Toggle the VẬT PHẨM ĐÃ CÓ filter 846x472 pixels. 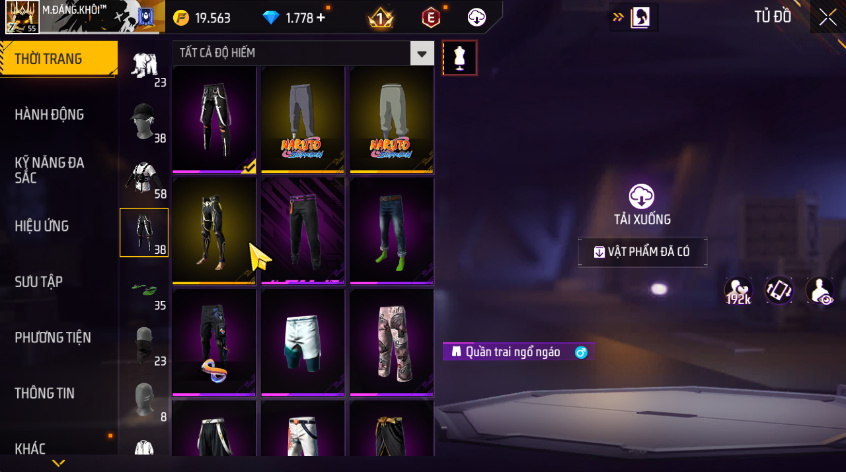pos(642,252)
